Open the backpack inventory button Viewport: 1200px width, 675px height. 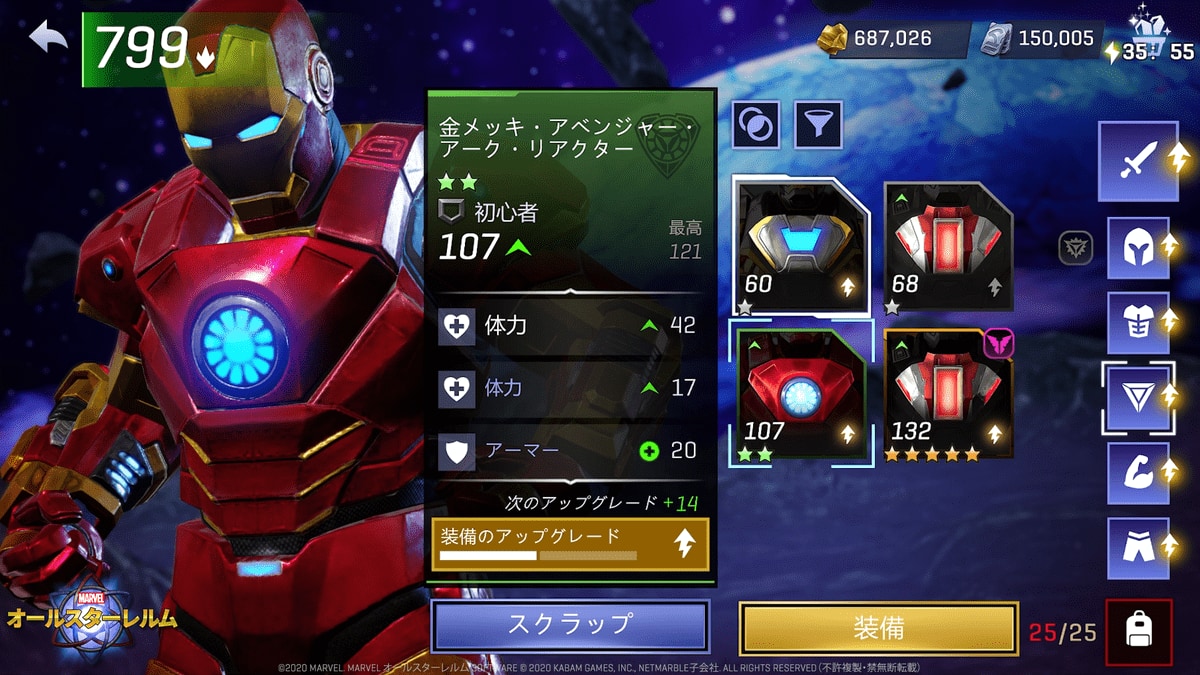(1138, 632)
